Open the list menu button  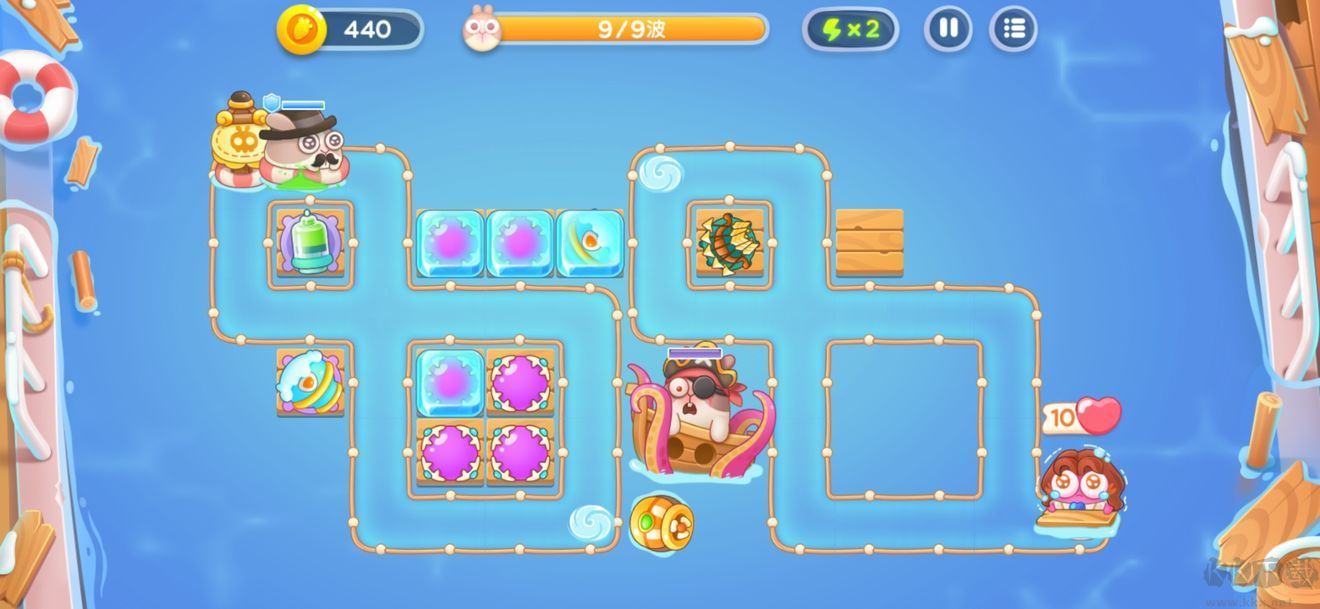(x=1013, y=29)
